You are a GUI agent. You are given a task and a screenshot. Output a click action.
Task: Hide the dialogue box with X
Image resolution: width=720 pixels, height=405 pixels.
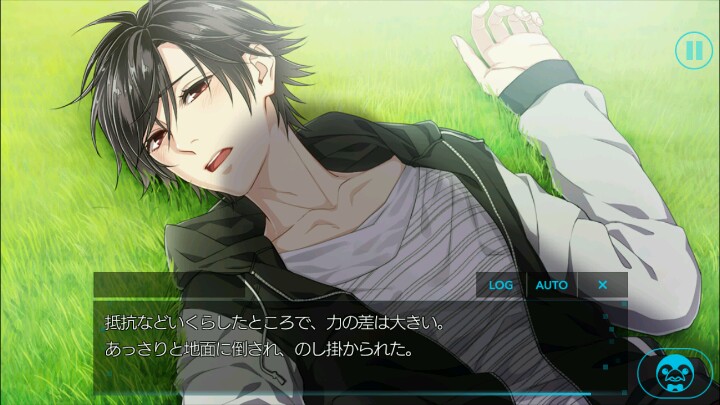(x=602, y=285)
